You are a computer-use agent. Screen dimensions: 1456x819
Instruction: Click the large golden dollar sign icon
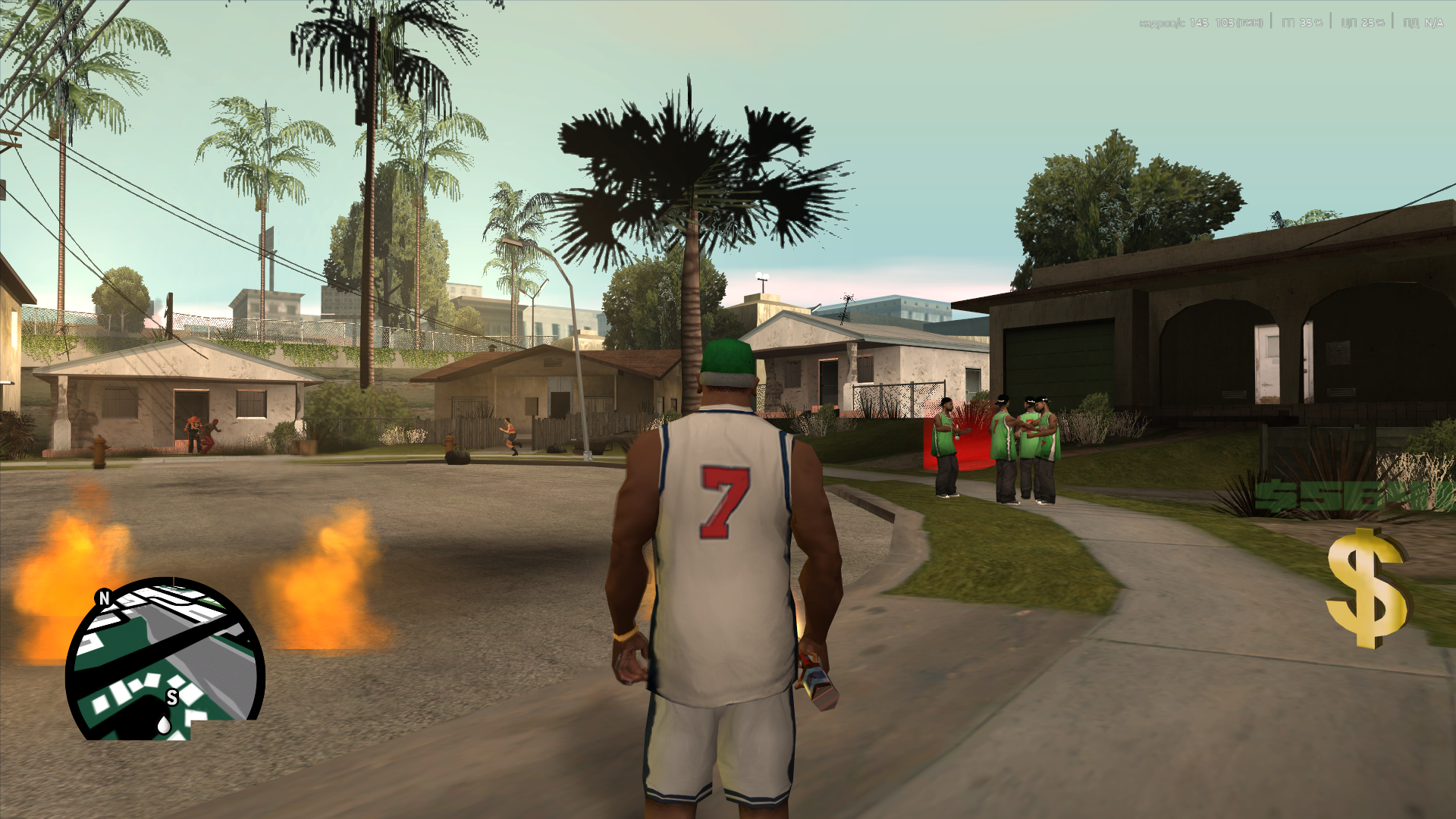(x=1366, y=589)
